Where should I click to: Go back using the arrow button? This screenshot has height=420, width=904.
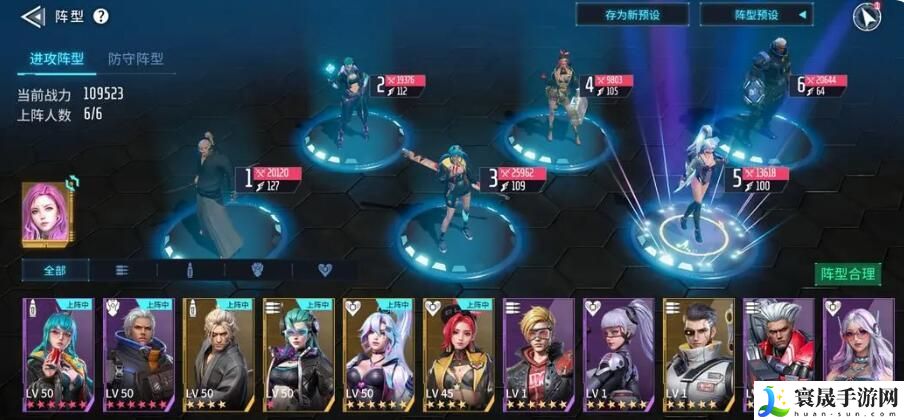(33, 16)
